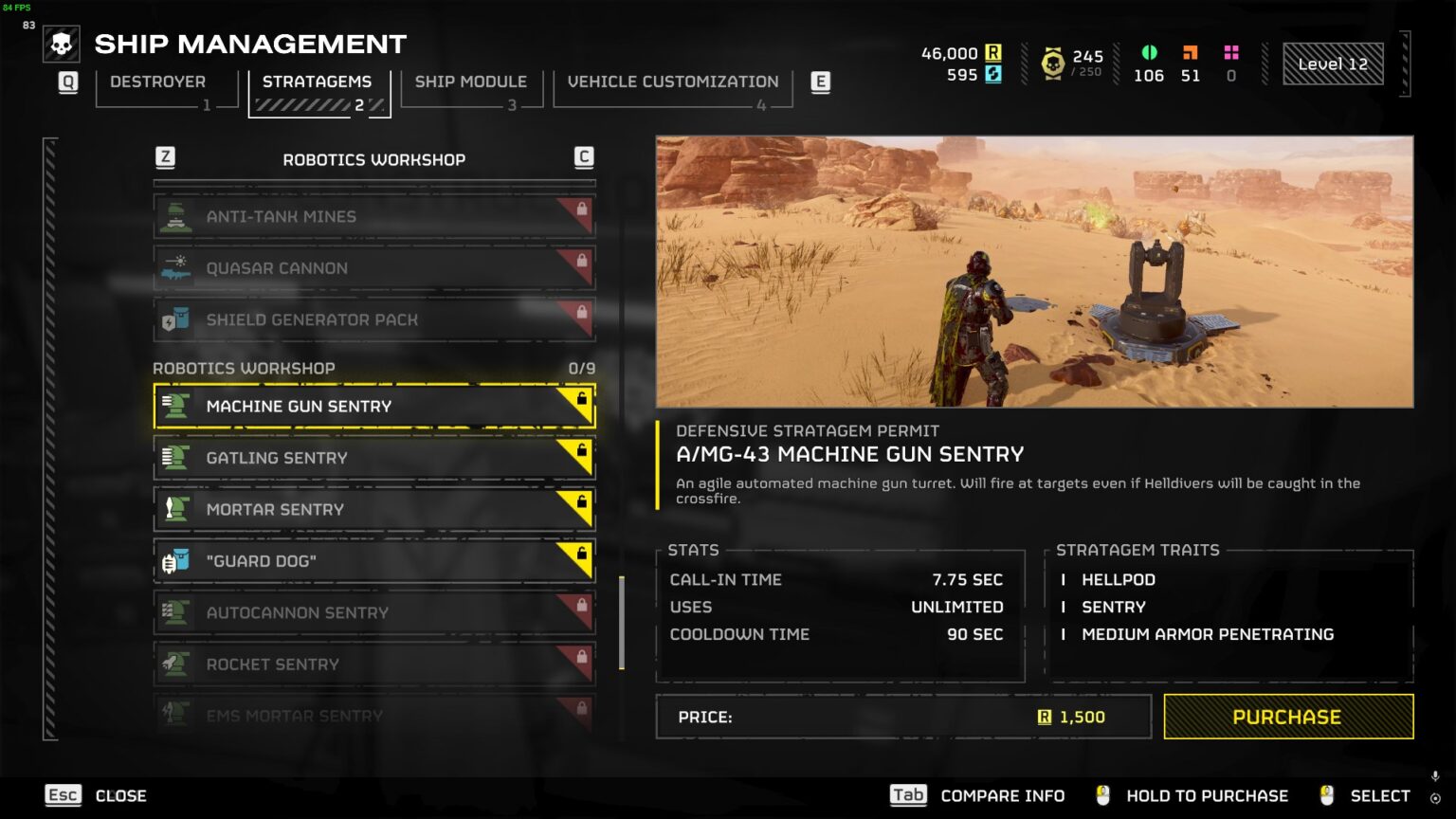Image resolution: width=1456 pixels, height=819 pixels.
Task: Select the Rocket Sentry stratagem
Action: [374, 664]
